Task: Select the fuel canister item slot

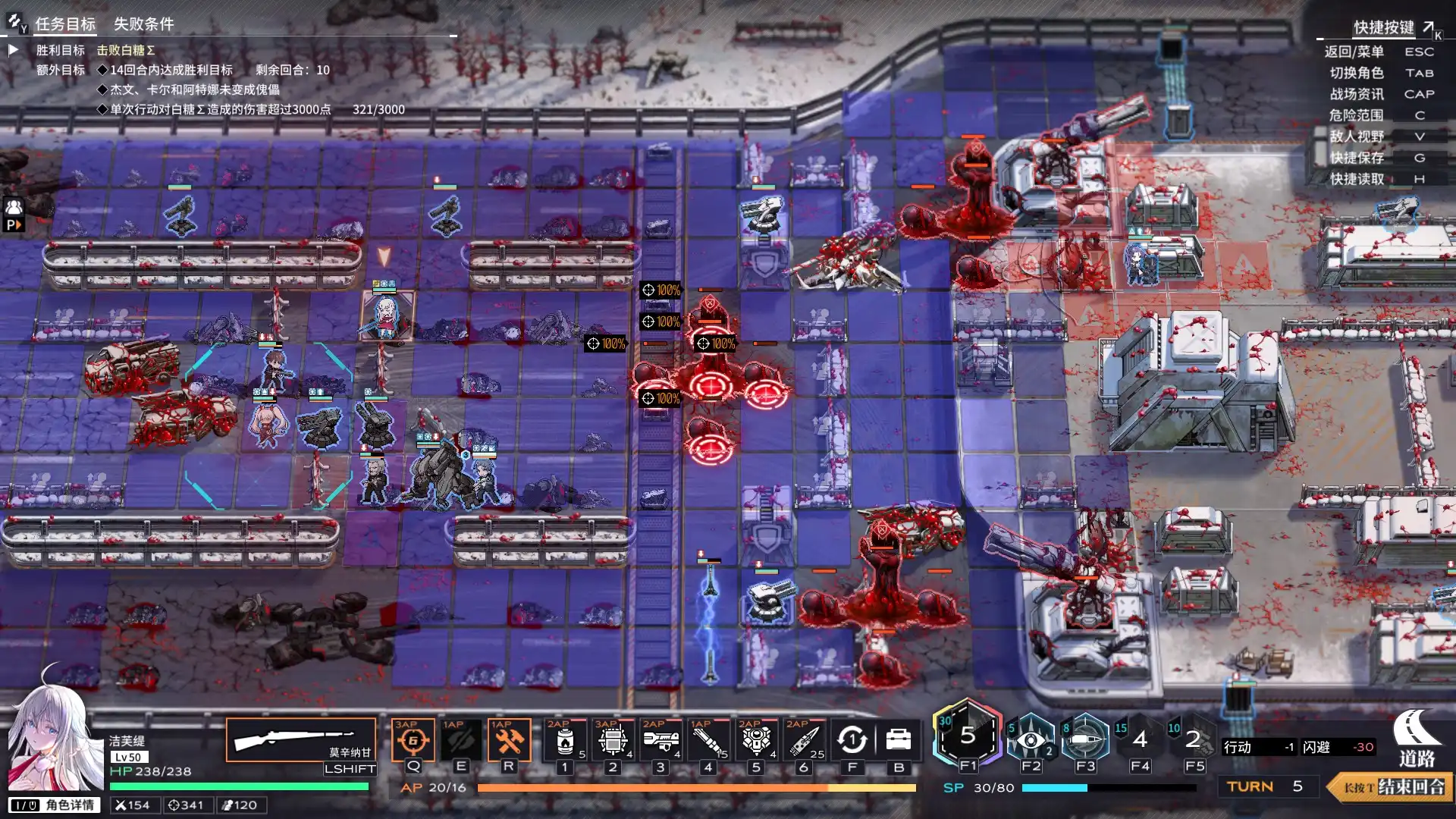Action: (x=565, y=741)
